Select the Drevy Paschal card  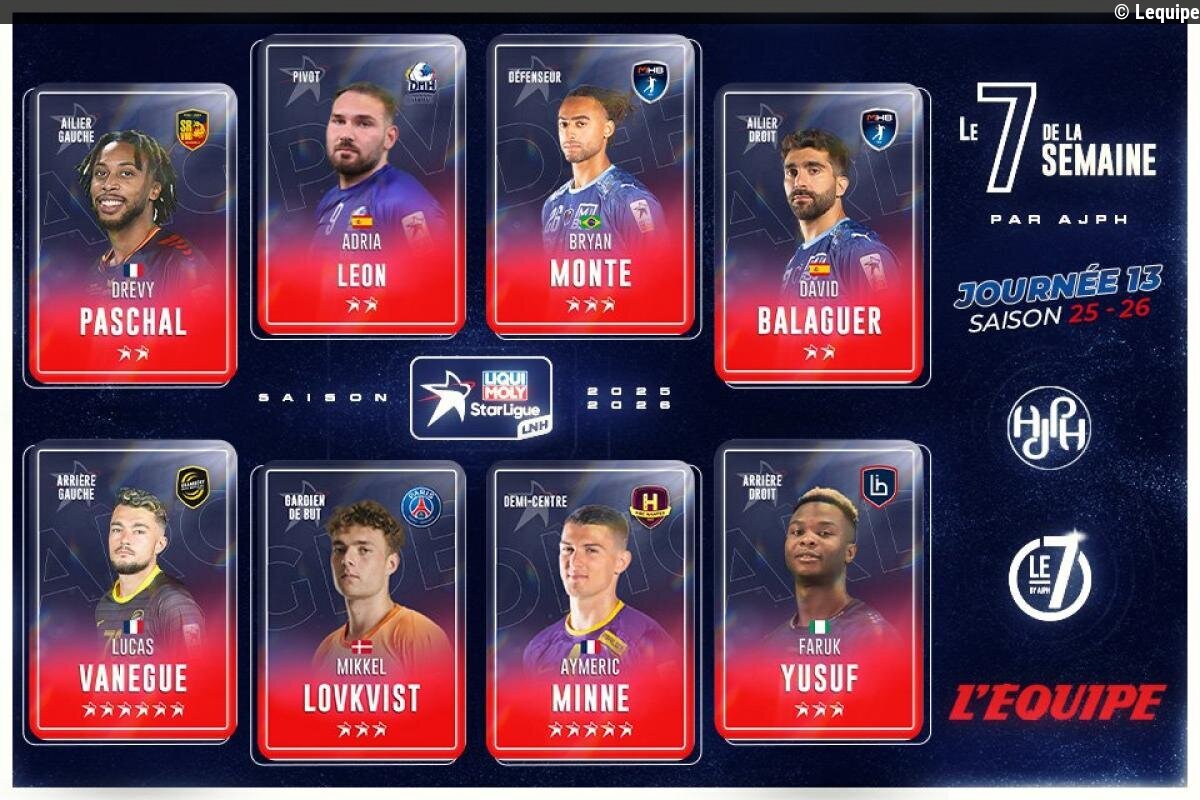pos(133,235)
